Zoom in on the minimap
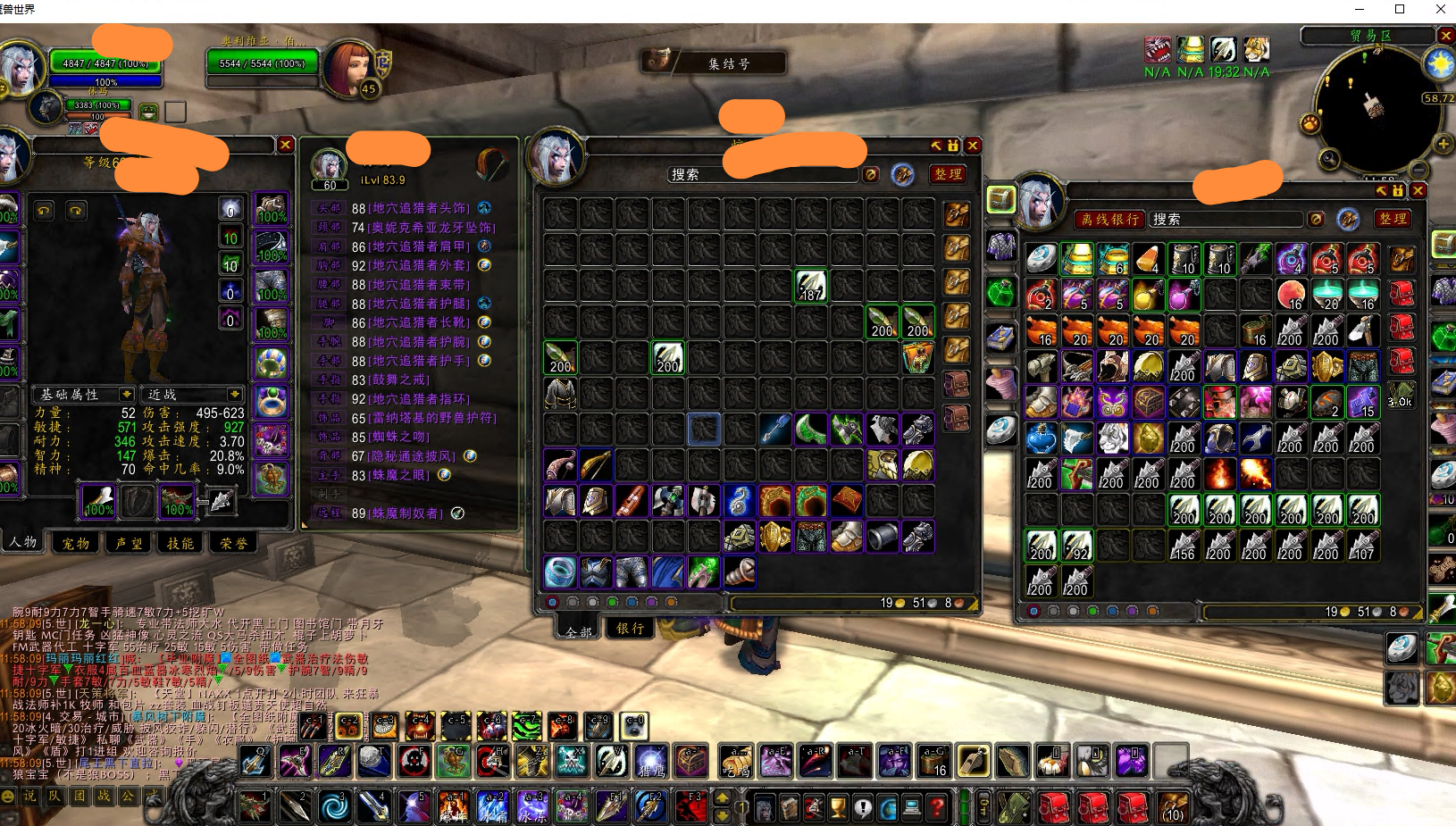The width and height of the screenshot is (1456, 826). coord(1443,144)
